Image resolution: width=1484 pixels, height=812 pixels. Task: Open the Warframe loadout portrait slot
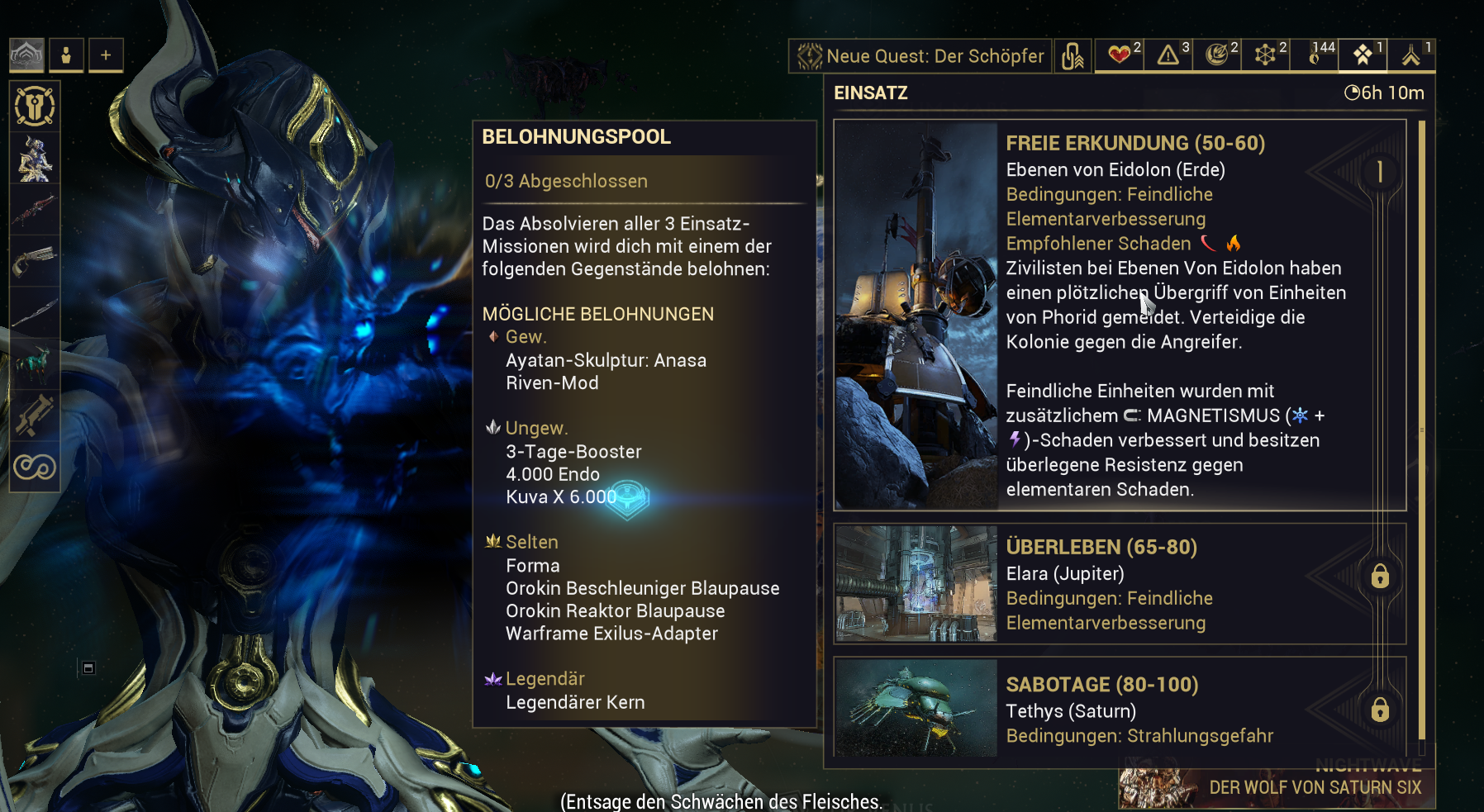pyautogui.click(x=35, y=159)
